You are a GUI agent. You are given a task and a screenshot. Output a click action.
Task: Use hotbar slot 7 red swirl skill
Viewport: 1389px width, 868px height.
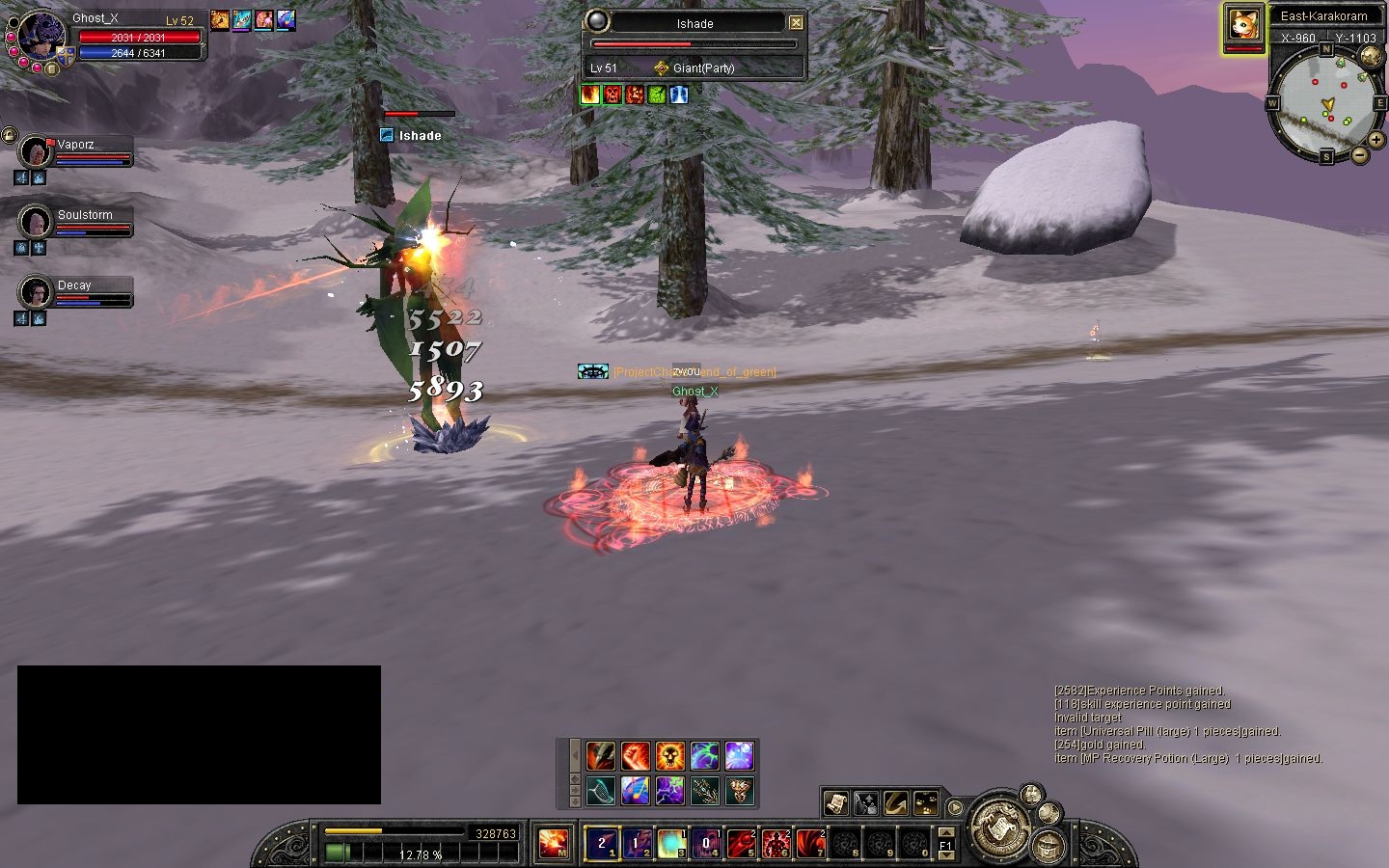[x=810, y=844]
